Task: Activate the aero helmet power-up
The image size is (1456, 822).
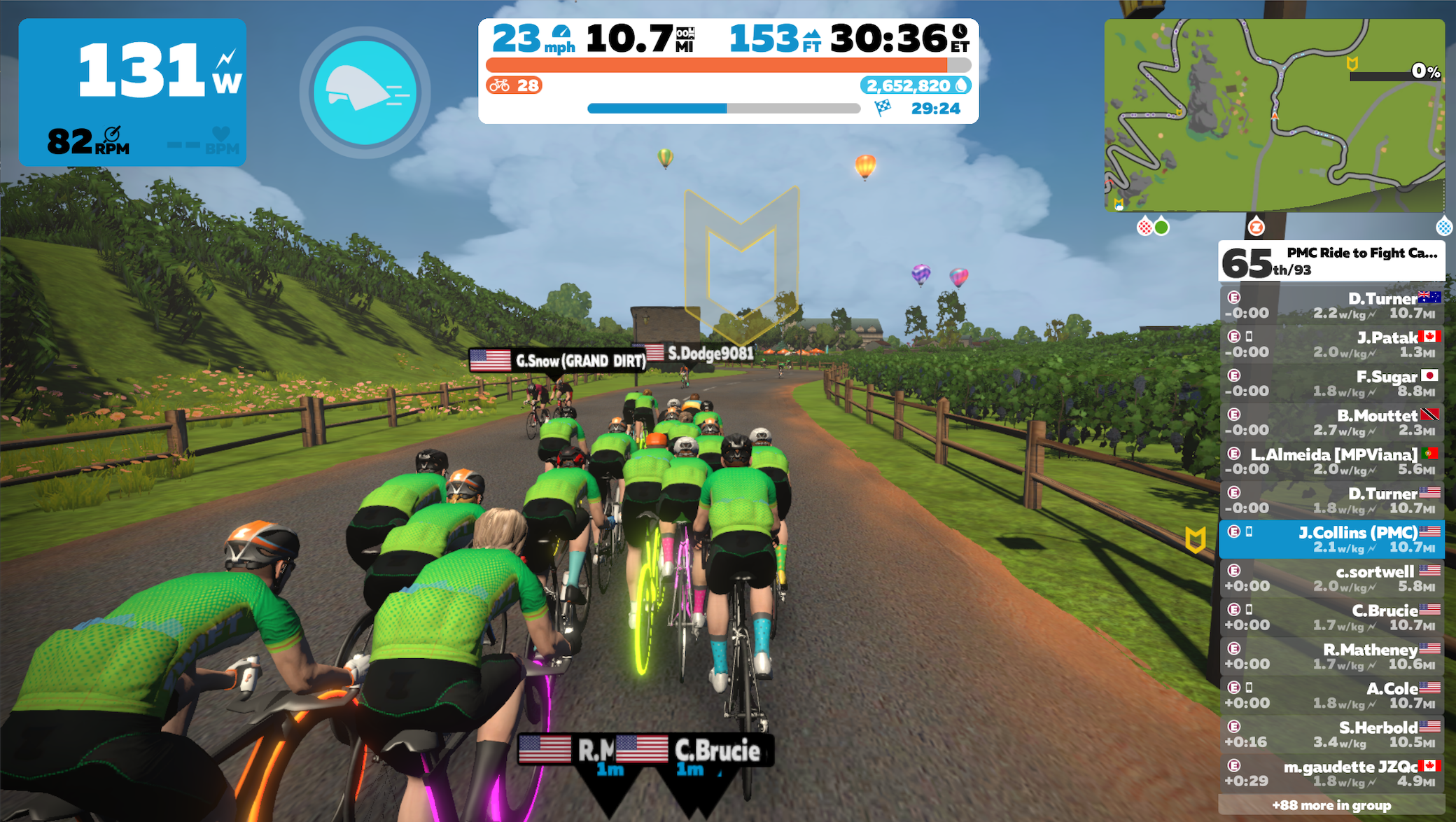Action: [x=365, y=92]
